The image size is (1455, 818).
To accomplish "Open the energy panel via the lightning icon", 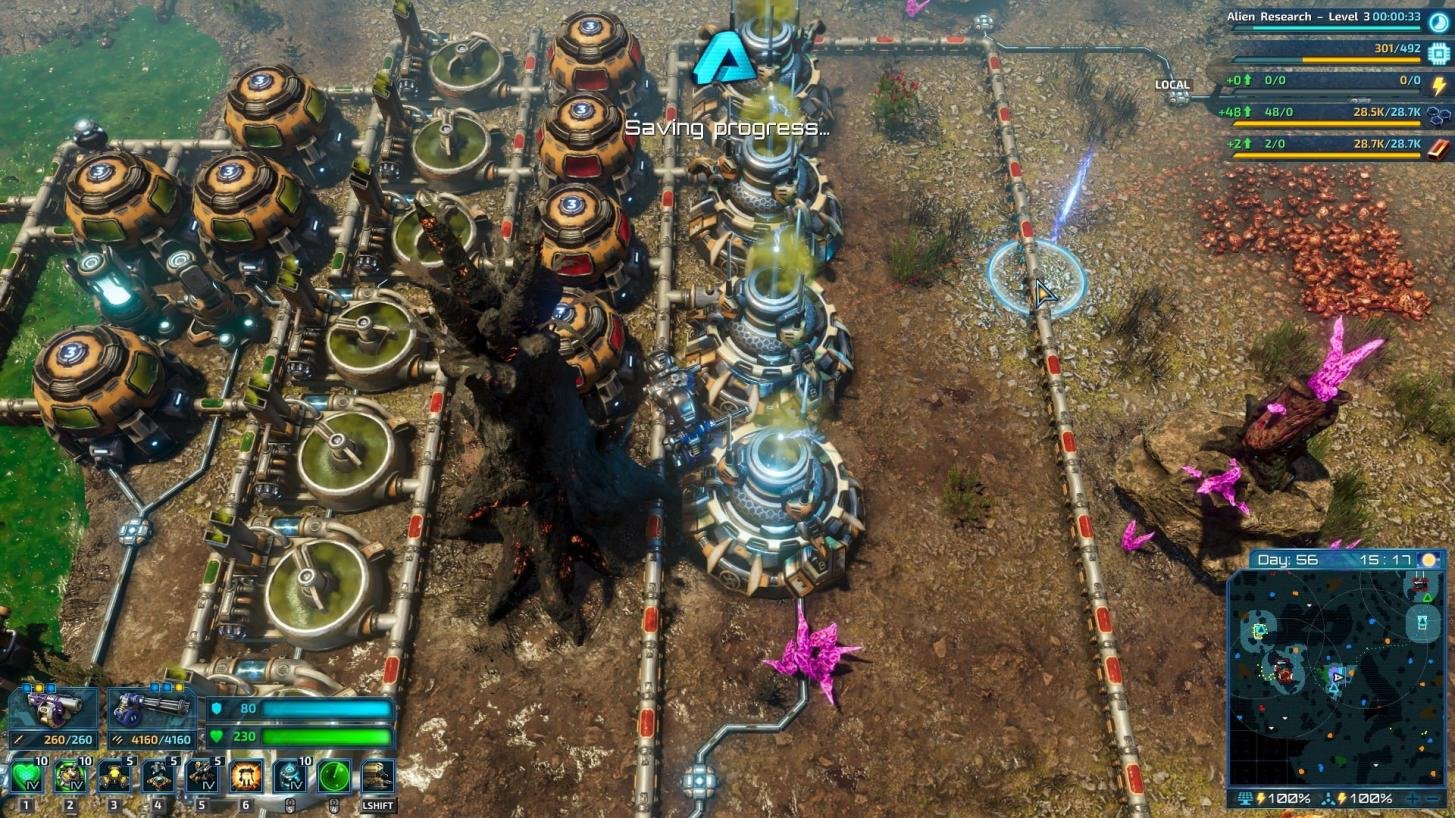I will coord(1438,86).
